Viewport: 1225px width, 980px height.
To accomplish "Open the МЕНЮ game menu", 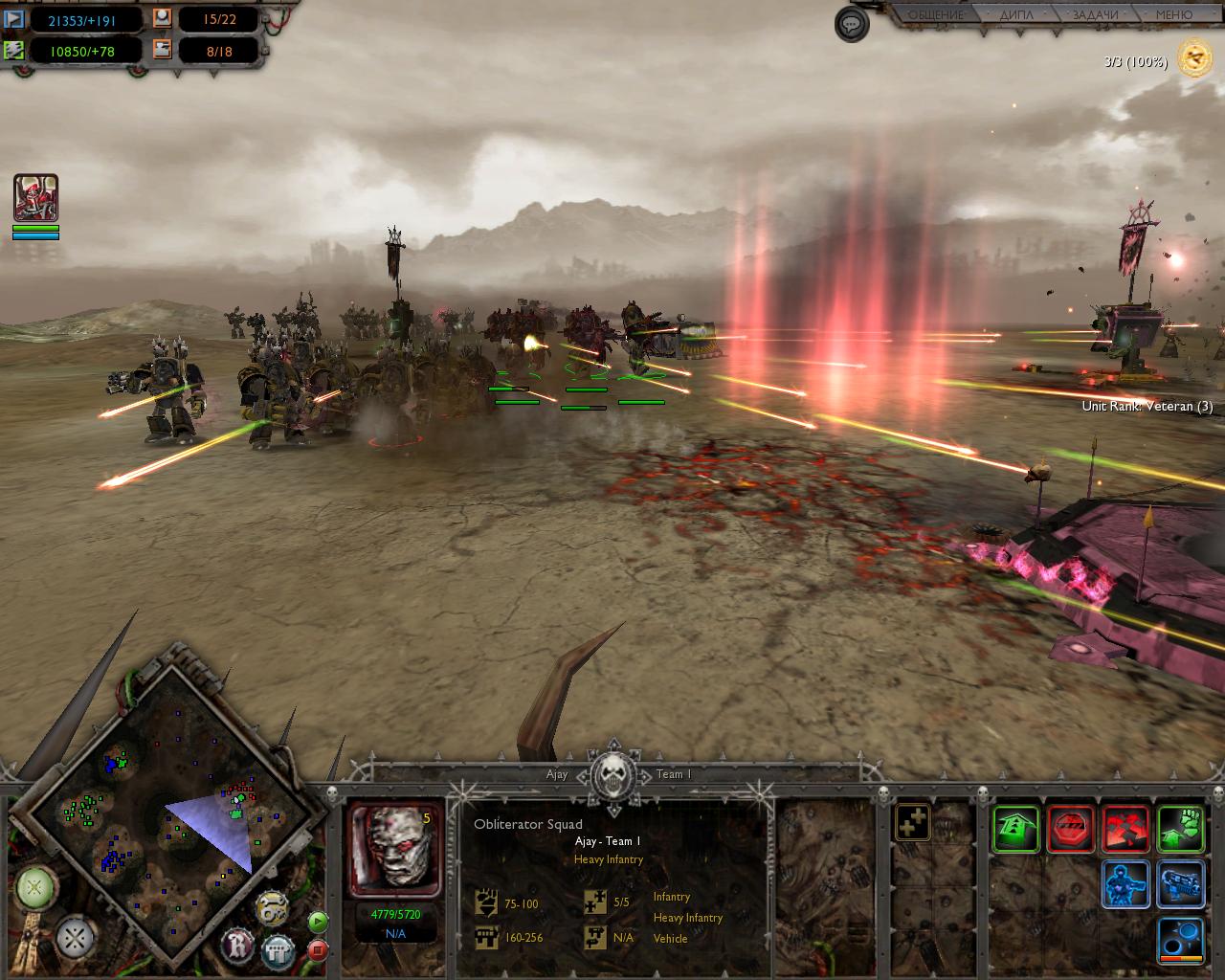I will (1173, 15).
